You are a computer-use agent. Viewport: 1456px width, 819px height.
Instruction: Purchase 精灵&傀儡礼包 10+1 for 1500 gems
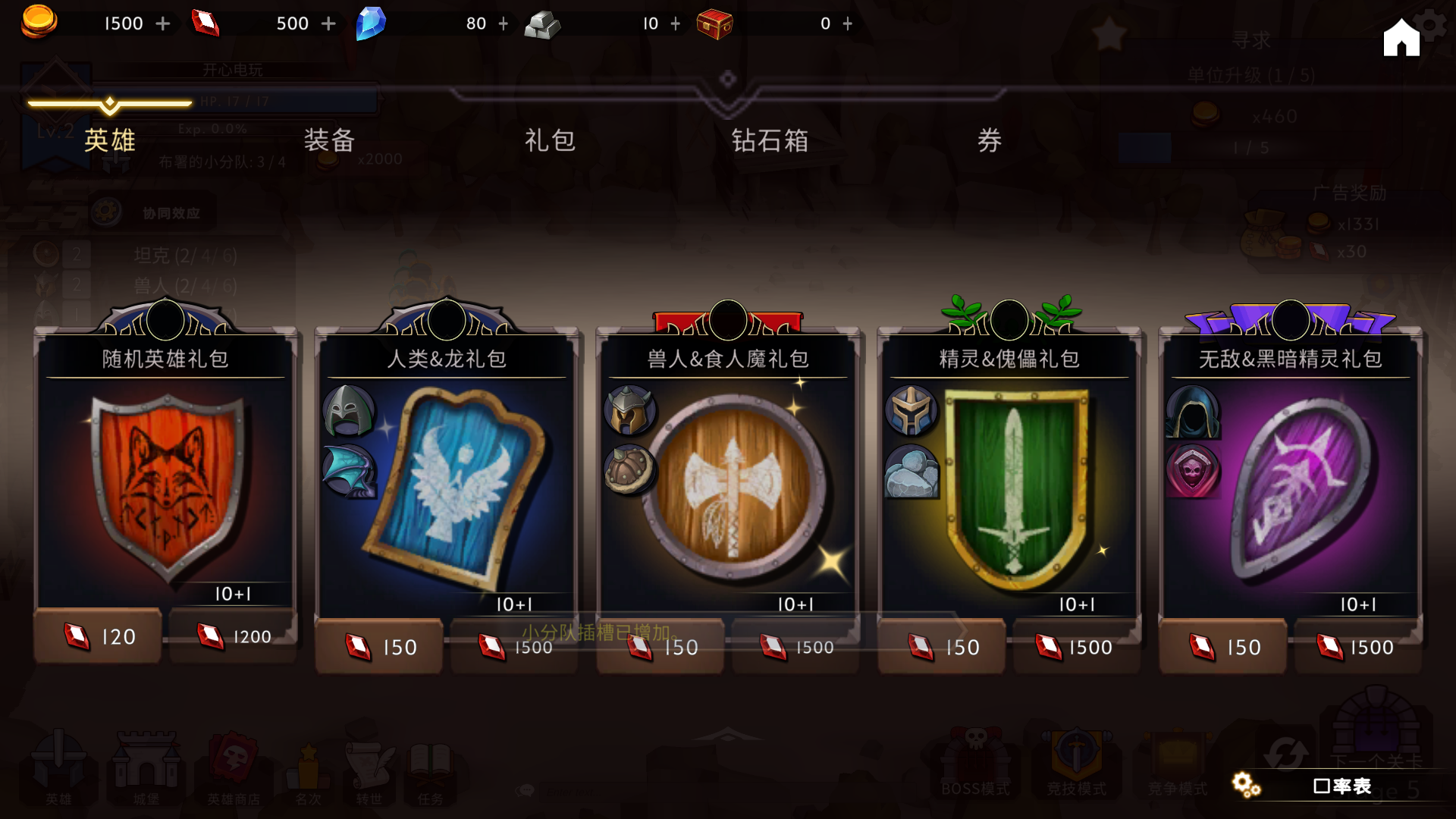[1077, 647]
